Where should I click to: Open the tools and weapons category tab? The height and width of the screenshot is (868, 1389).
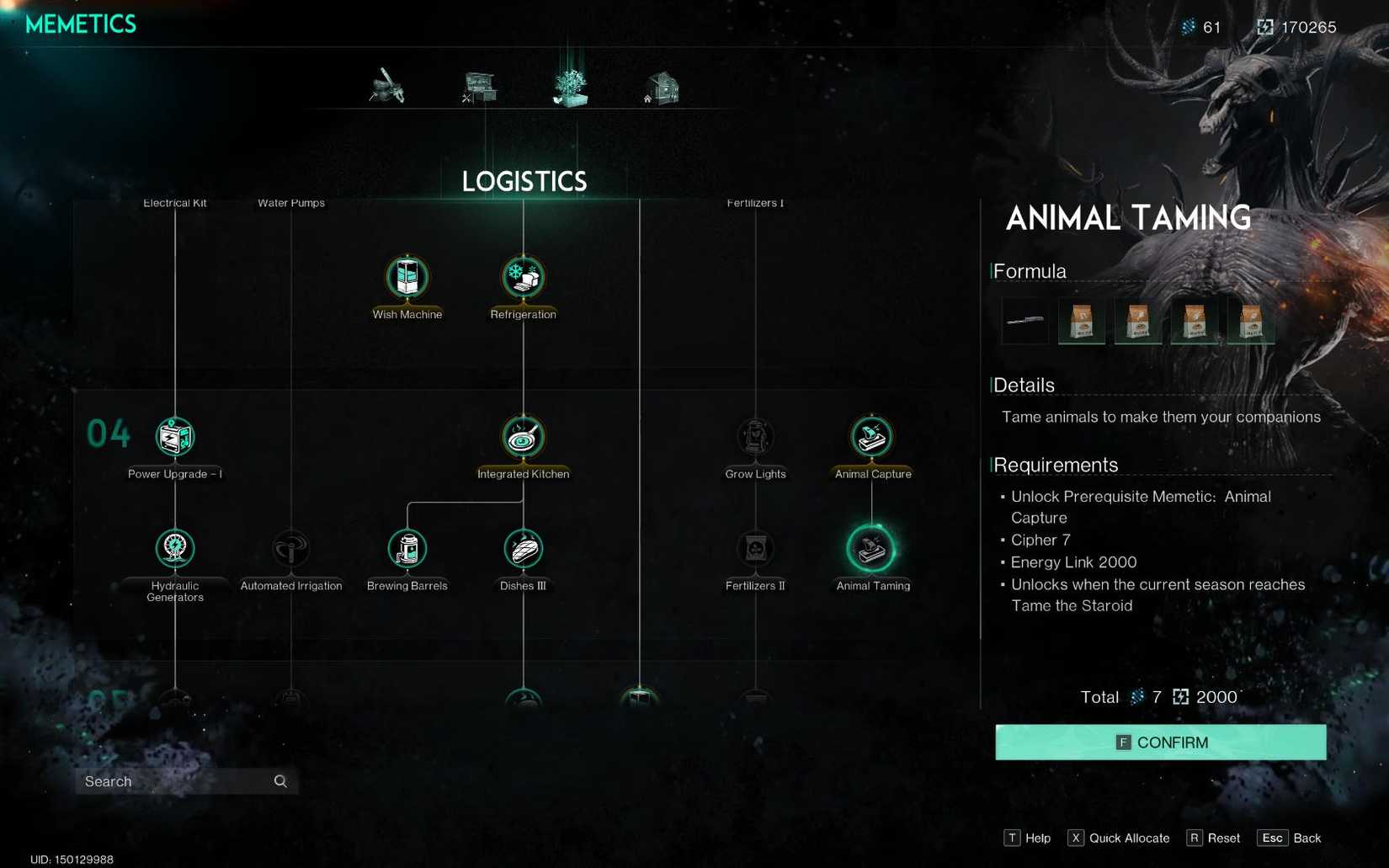[388, 87]
